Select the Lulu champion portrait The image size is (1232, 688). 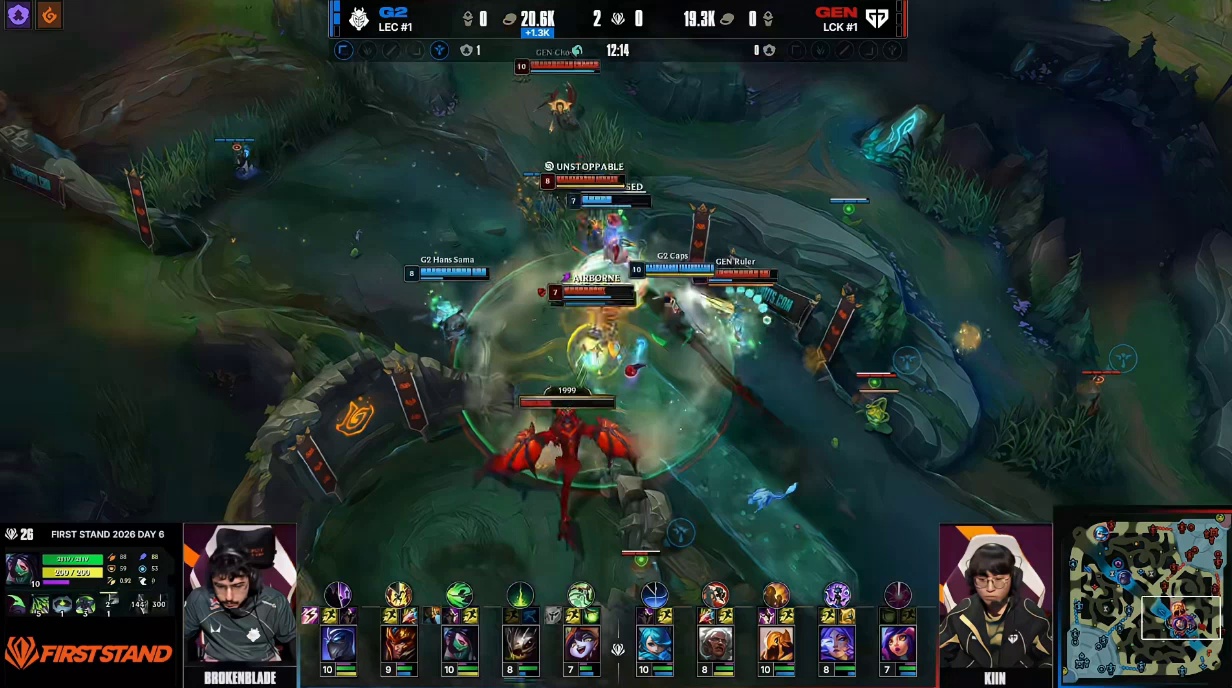click(581, 644)
